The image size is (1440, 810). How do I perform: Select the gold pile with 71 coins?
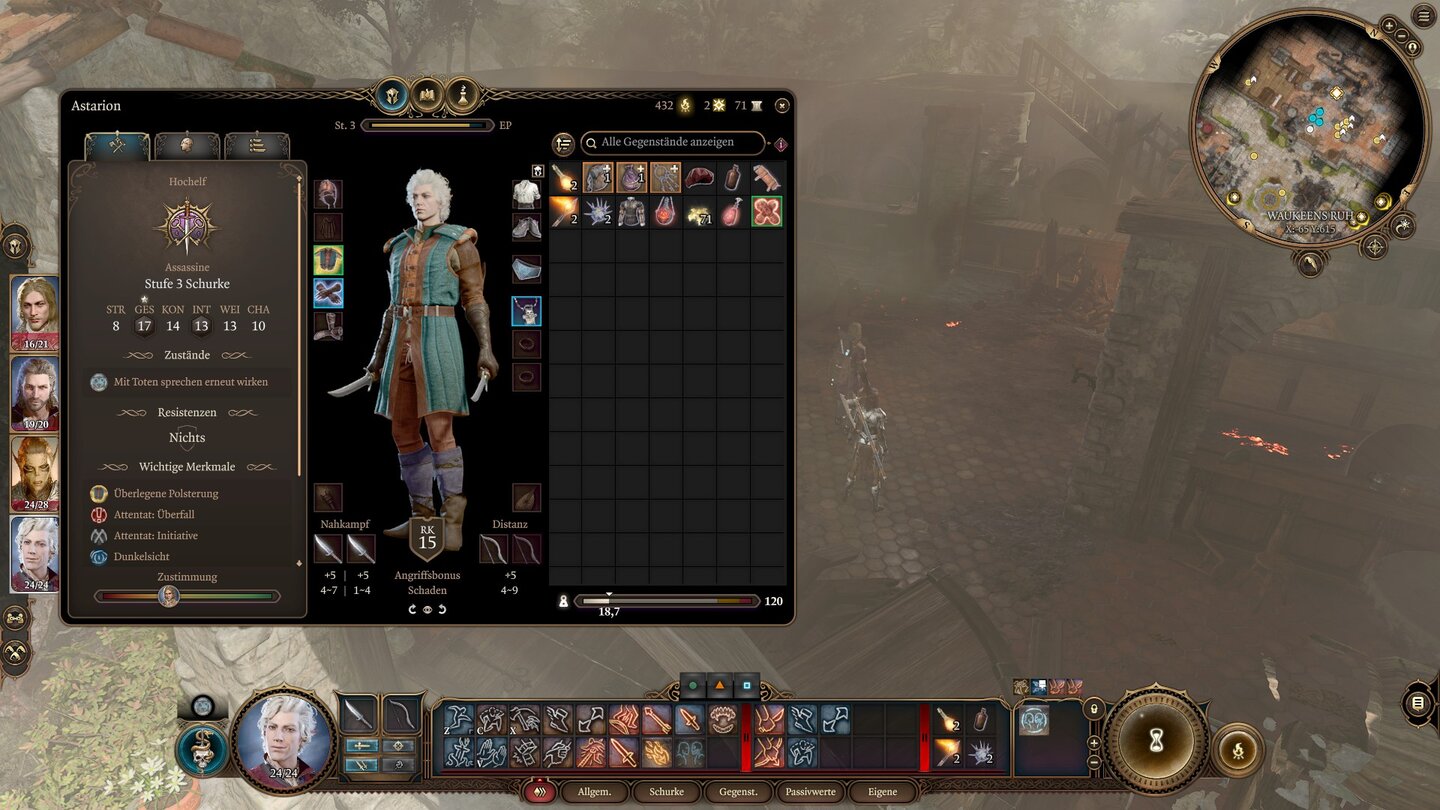pos(699,212)
